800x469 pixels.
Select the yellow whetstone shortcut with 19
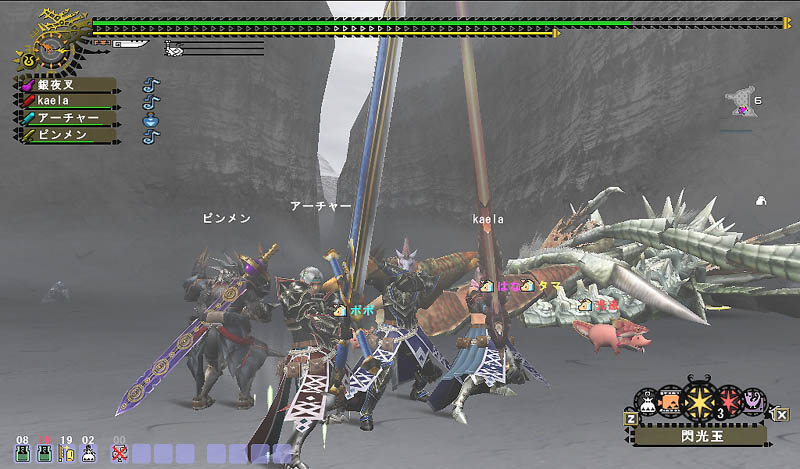coord(66,453)
